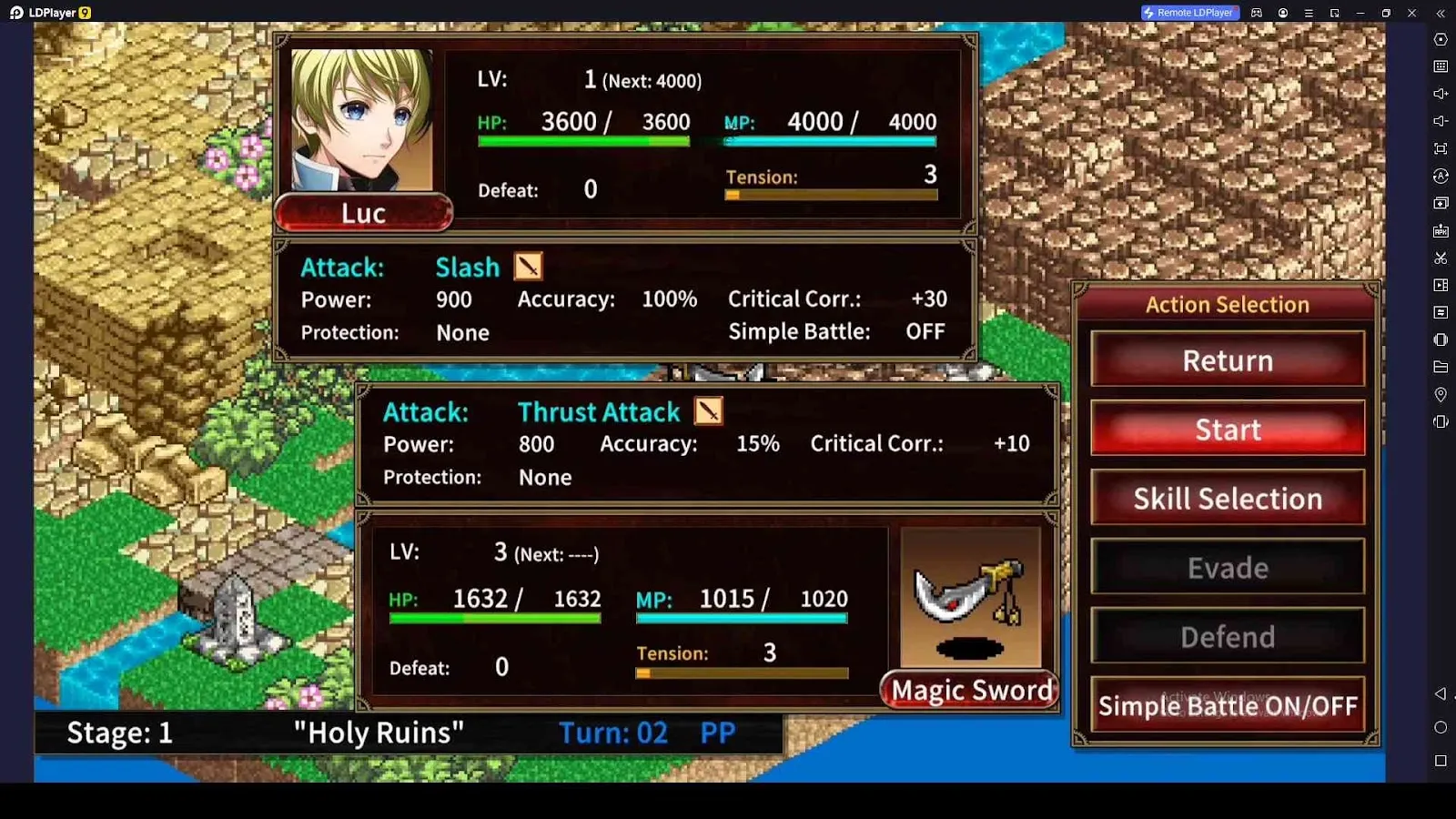The image size is (1456, 819).
Task: Select the Defend action
Action: (x=1227, y=637)
